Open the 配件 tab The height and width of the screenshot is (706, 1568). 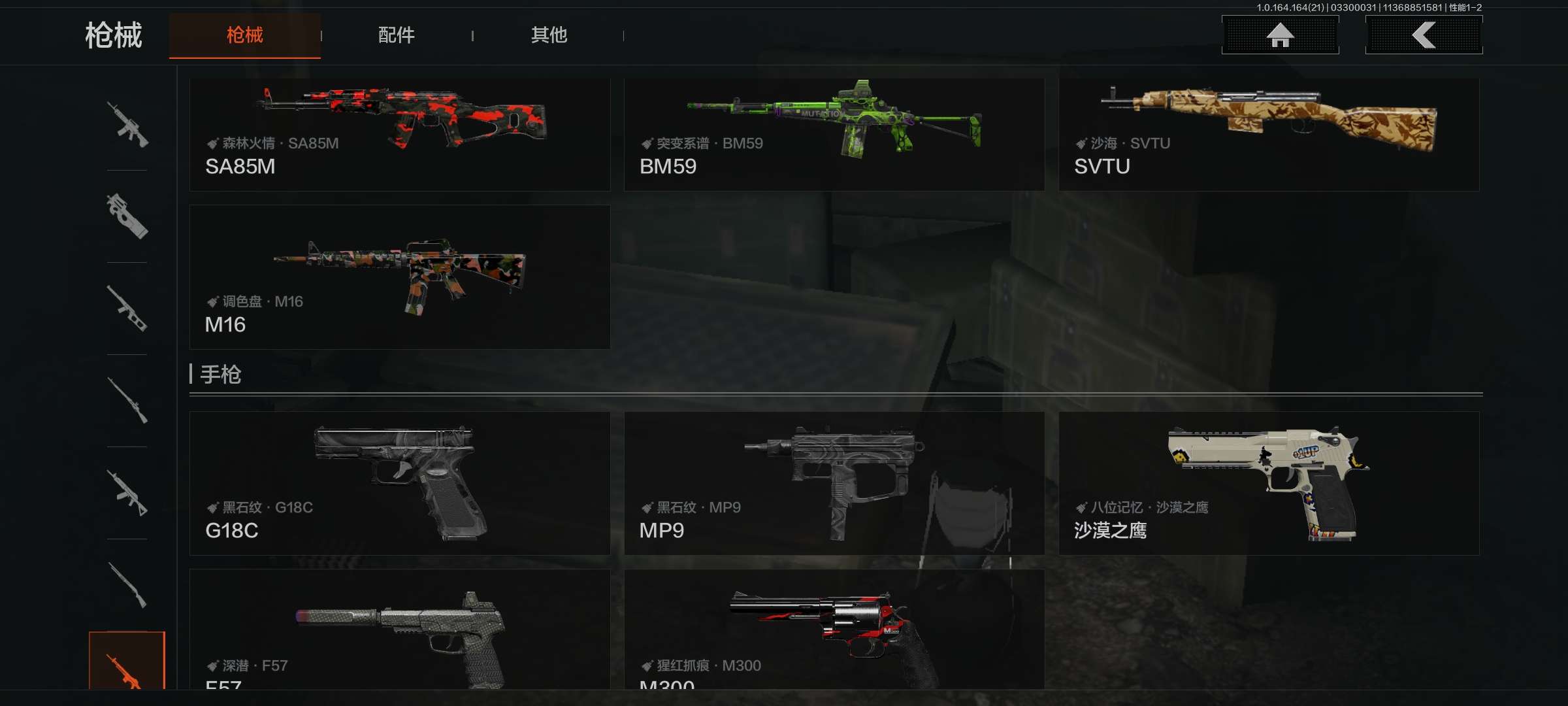click(396, 35)
